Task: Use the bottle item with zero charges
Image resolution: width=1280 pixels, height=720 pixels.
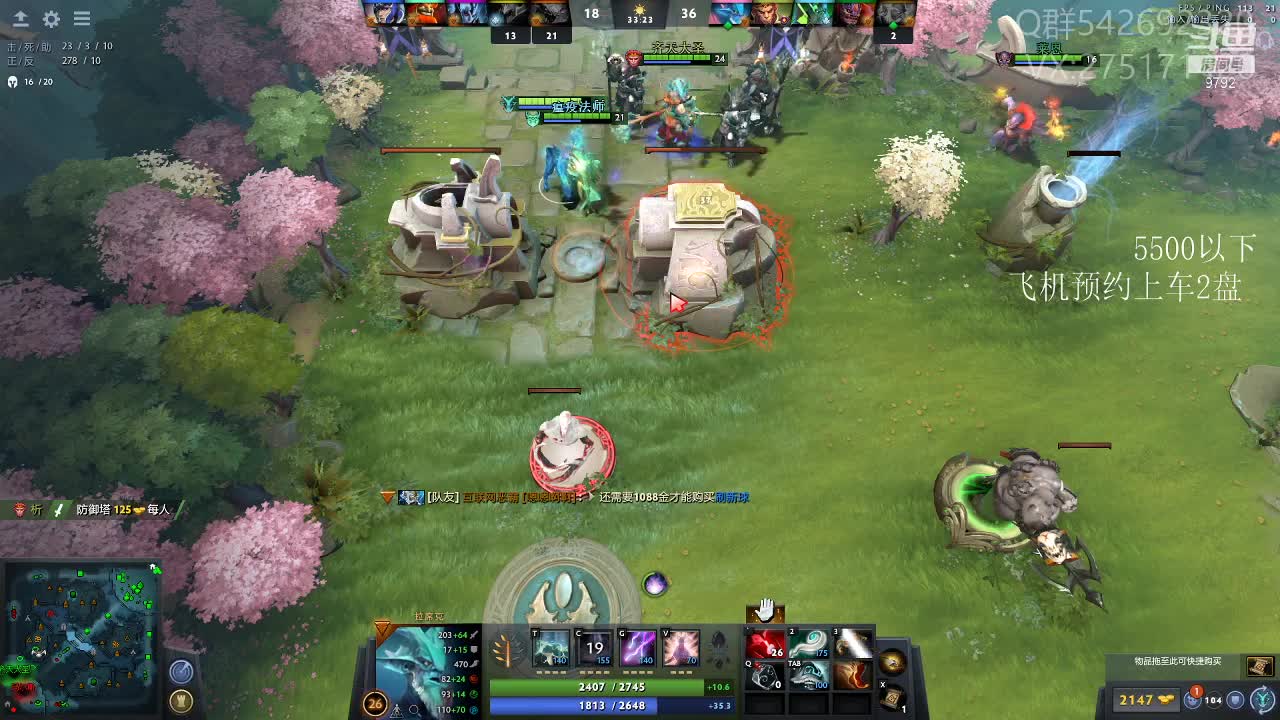Action: (x=766, y=677)
